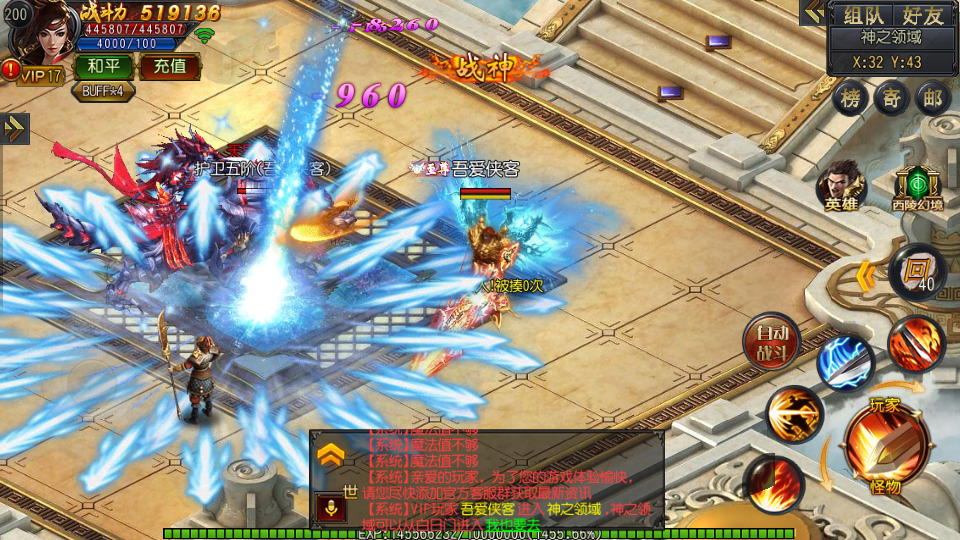Open the VIP 17 privileges badge
The height and width of the screenshot is (540, 960).
coord(40,75)
